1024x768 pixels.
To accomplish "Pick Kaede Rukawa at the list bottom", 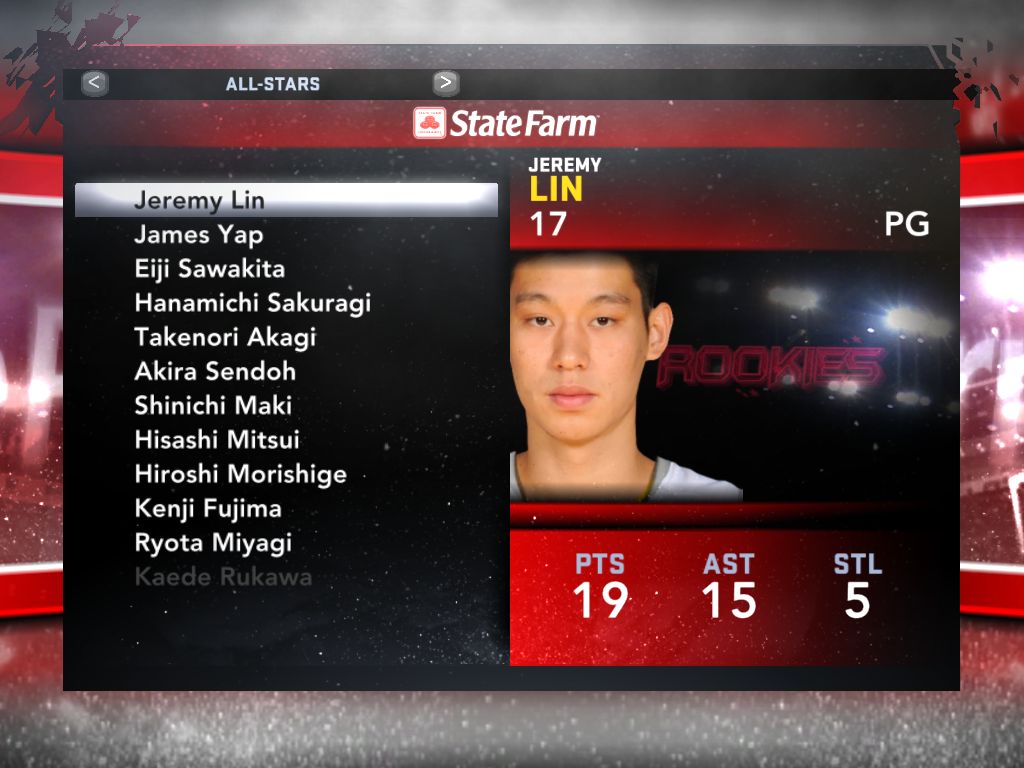I will (x=223, y=577).
